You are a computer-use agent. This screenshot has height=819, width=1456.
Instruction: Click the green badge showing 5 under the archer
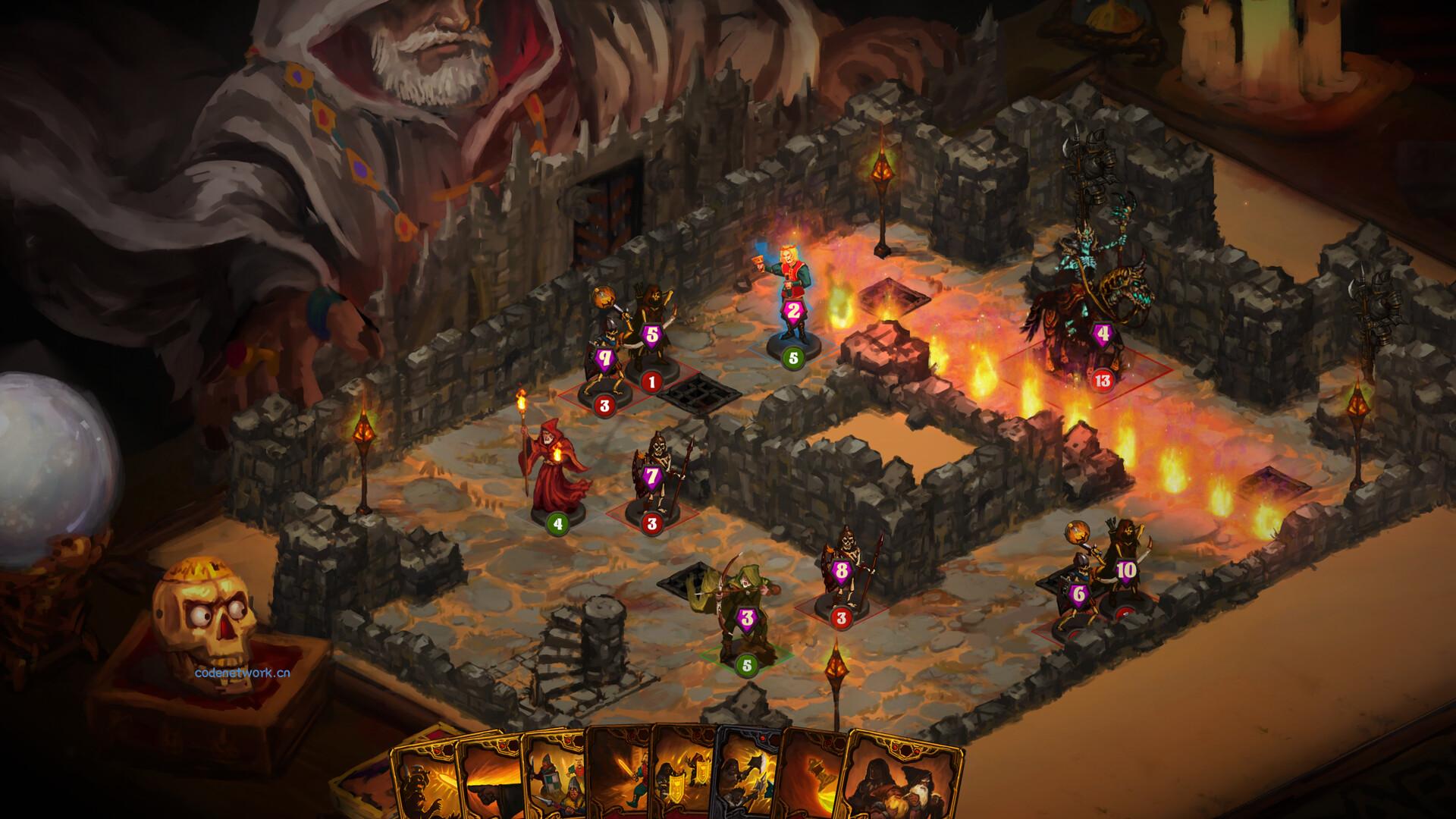coord(746,666)
